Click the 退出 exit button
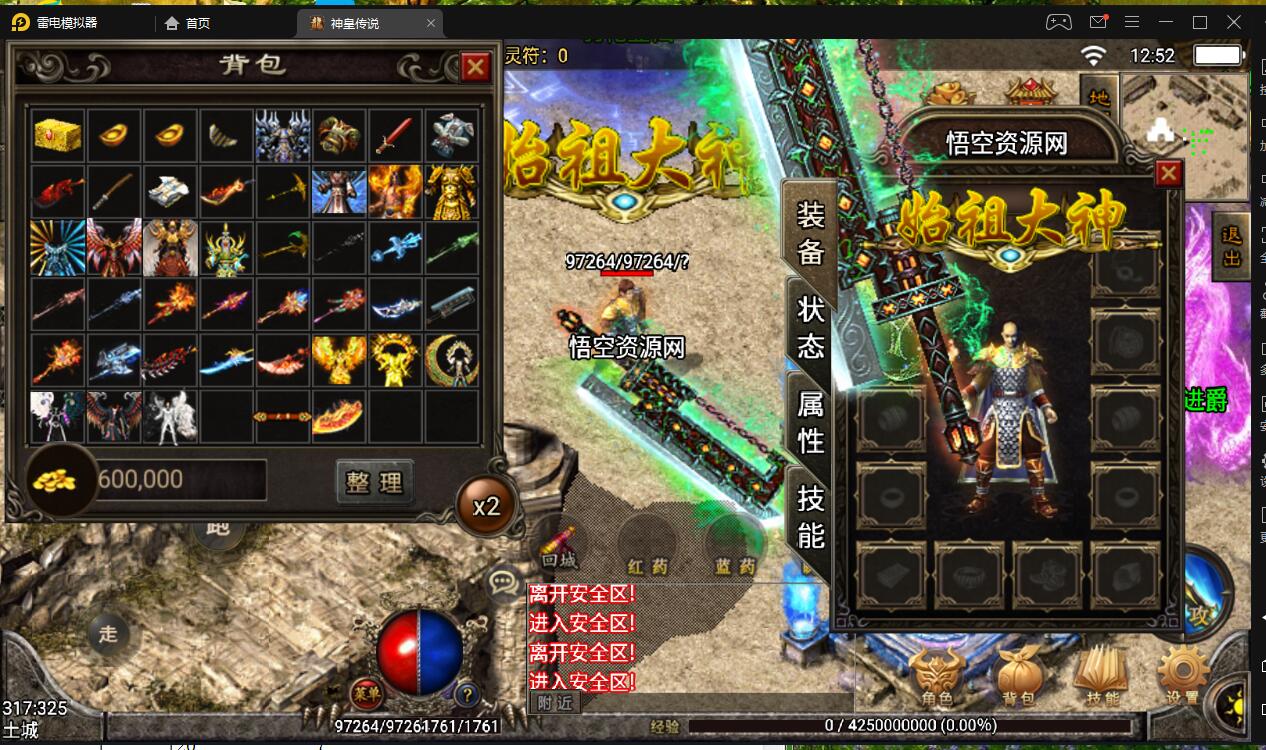This screenshot has width=1266, height=750. pyautogui.click(x=1232, y=247)
